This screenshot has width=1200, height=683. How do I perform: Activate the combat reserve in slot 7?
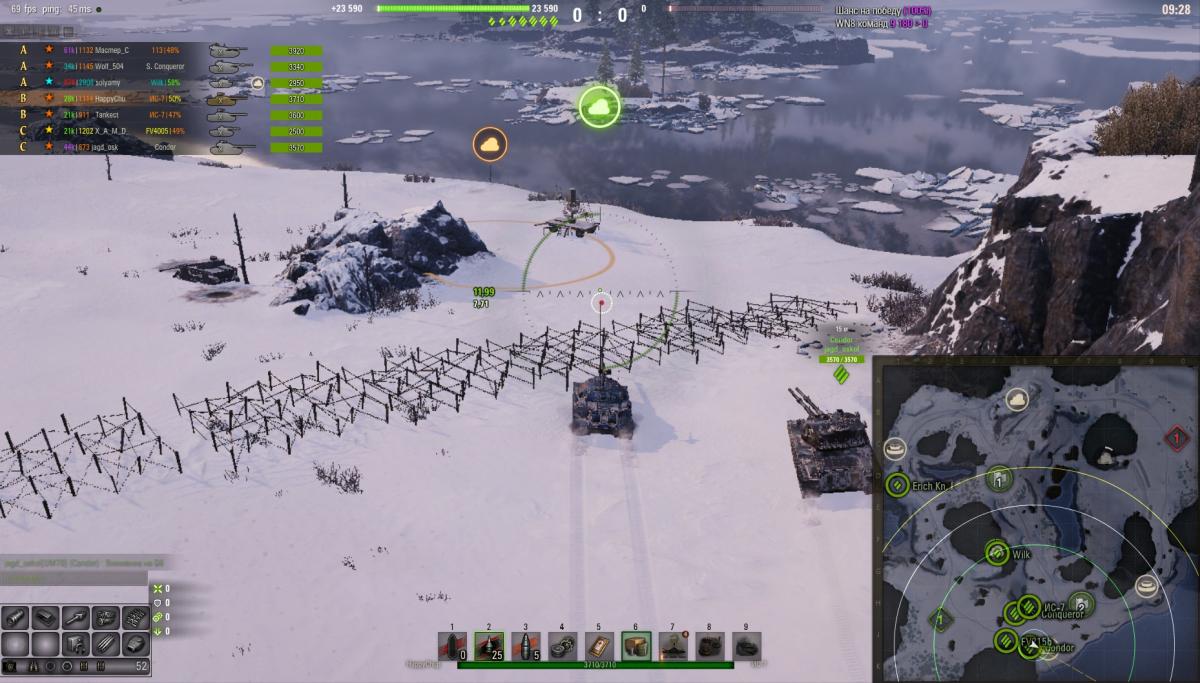673,646
